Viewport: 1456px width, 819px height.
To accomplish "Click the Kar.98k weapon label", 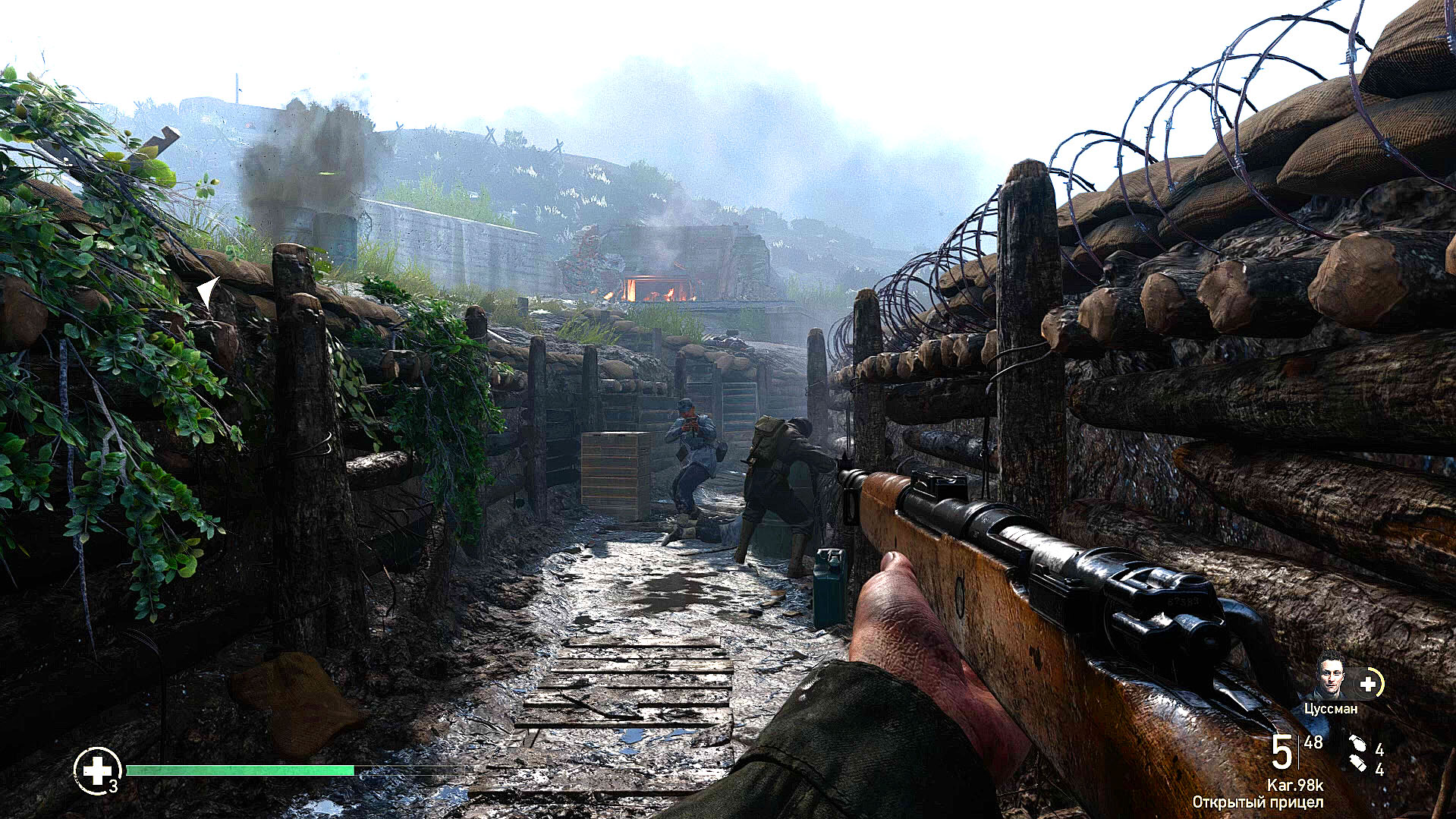I will (1295, 785).
